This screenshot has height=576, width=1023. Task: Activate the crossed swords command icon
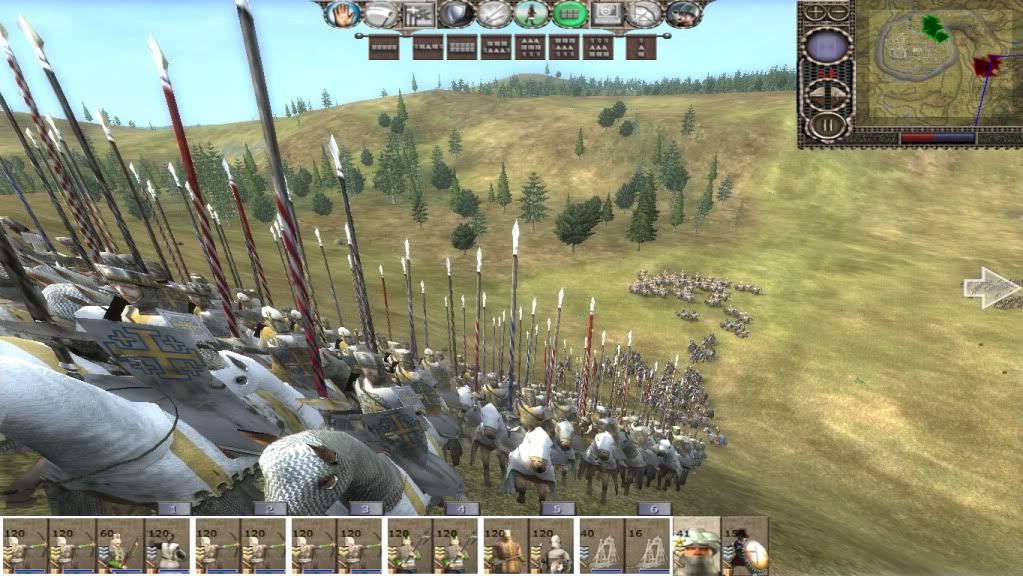click(x=494, y=14)
